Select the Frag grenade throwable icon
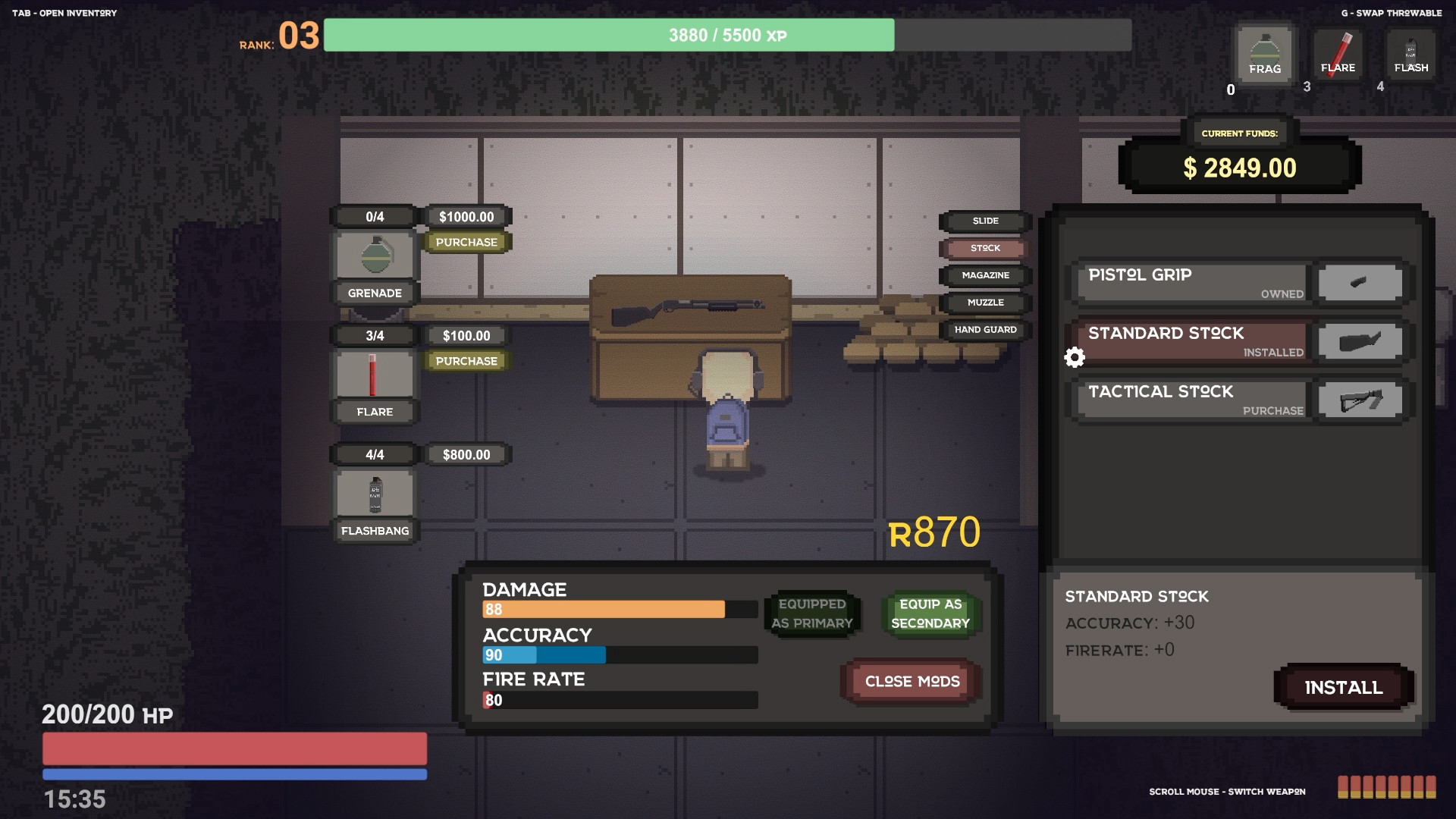 [1263, 54]
